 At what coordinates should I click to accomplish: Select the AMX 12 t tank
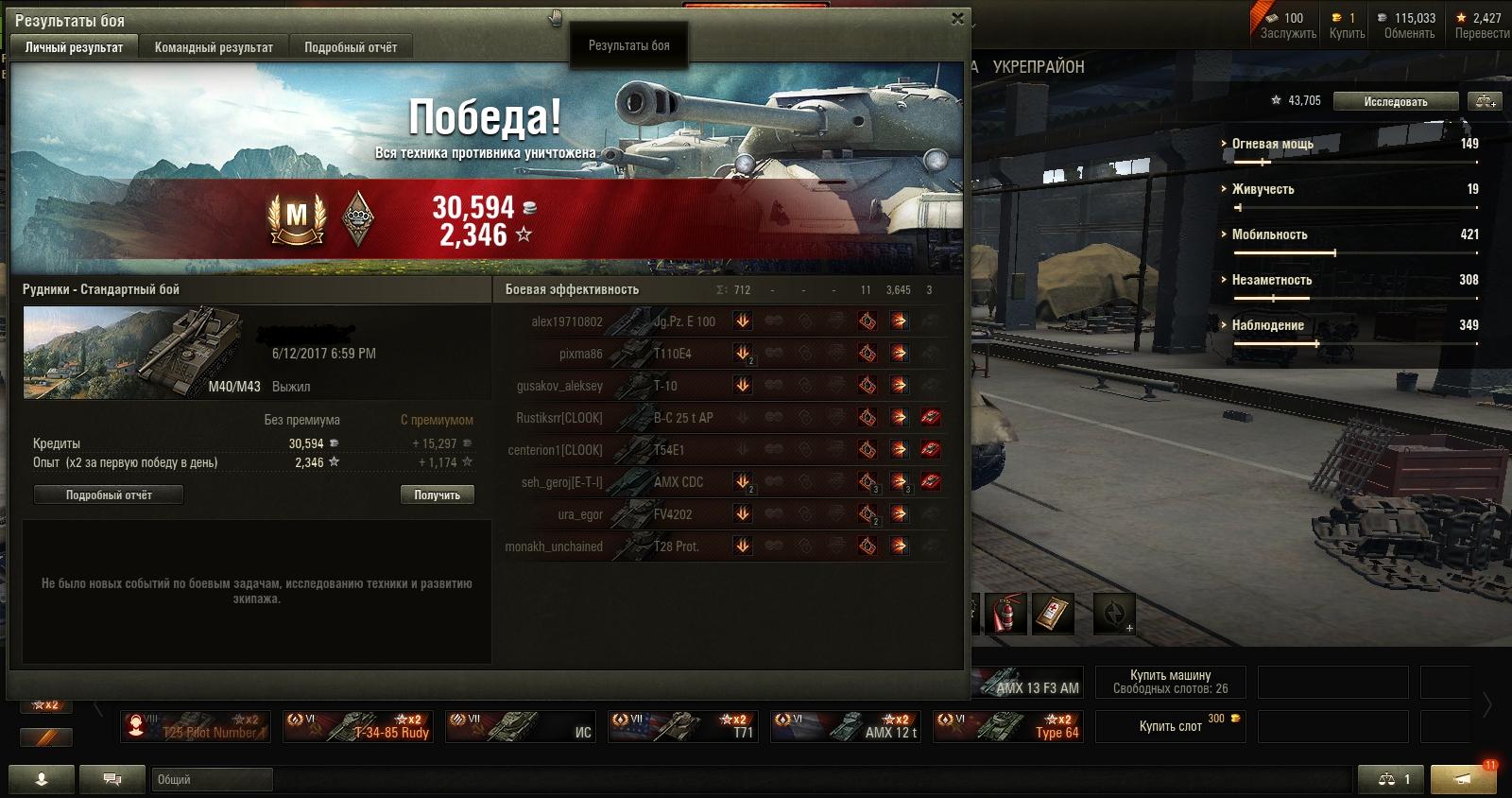click(847, 727)
